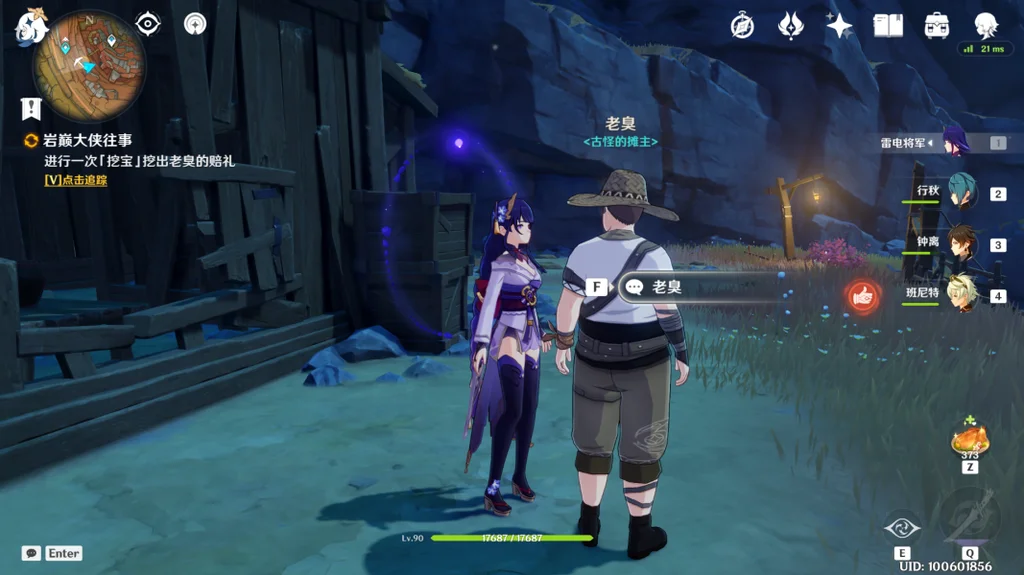Open the Paimon menu
This screenshot has width=1024, height=575.
(30, 27)
